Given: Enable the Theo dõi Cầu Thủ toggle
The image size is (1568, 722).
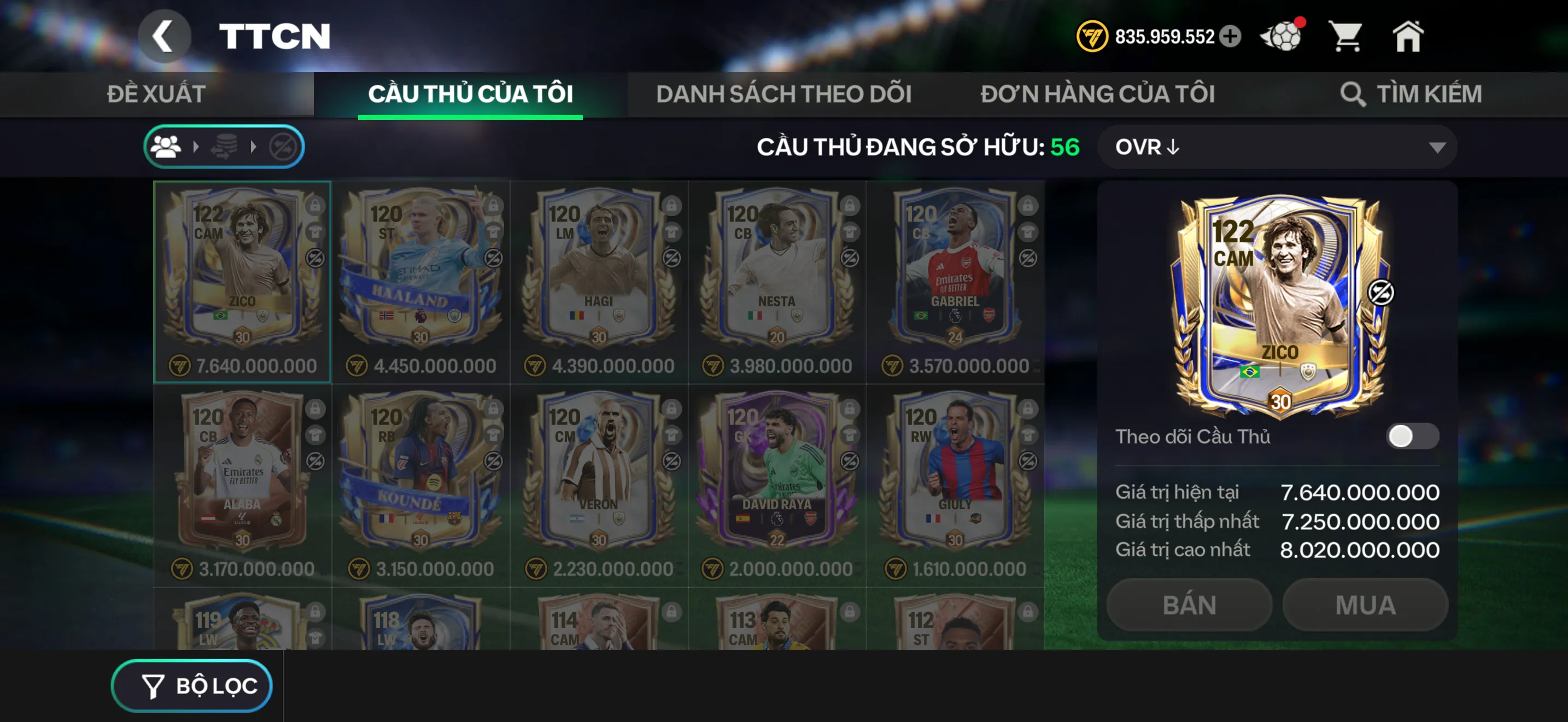Looking at the screenshot, I should [x=1407, y=435].
